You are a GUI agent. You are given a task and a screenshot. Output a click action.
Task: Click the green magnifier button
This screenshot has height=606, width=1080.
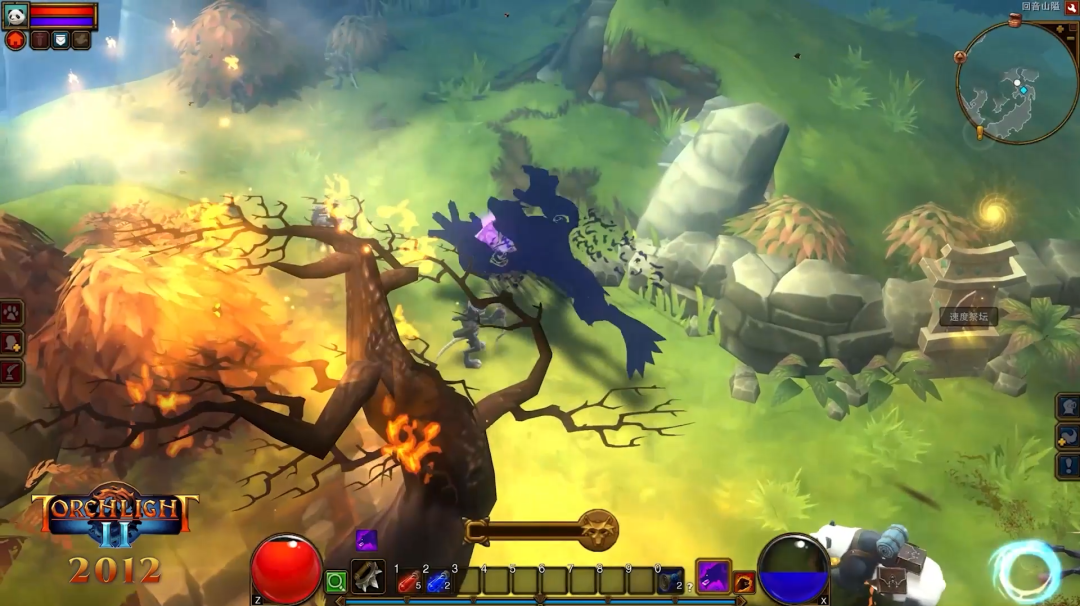coord(336,581)
